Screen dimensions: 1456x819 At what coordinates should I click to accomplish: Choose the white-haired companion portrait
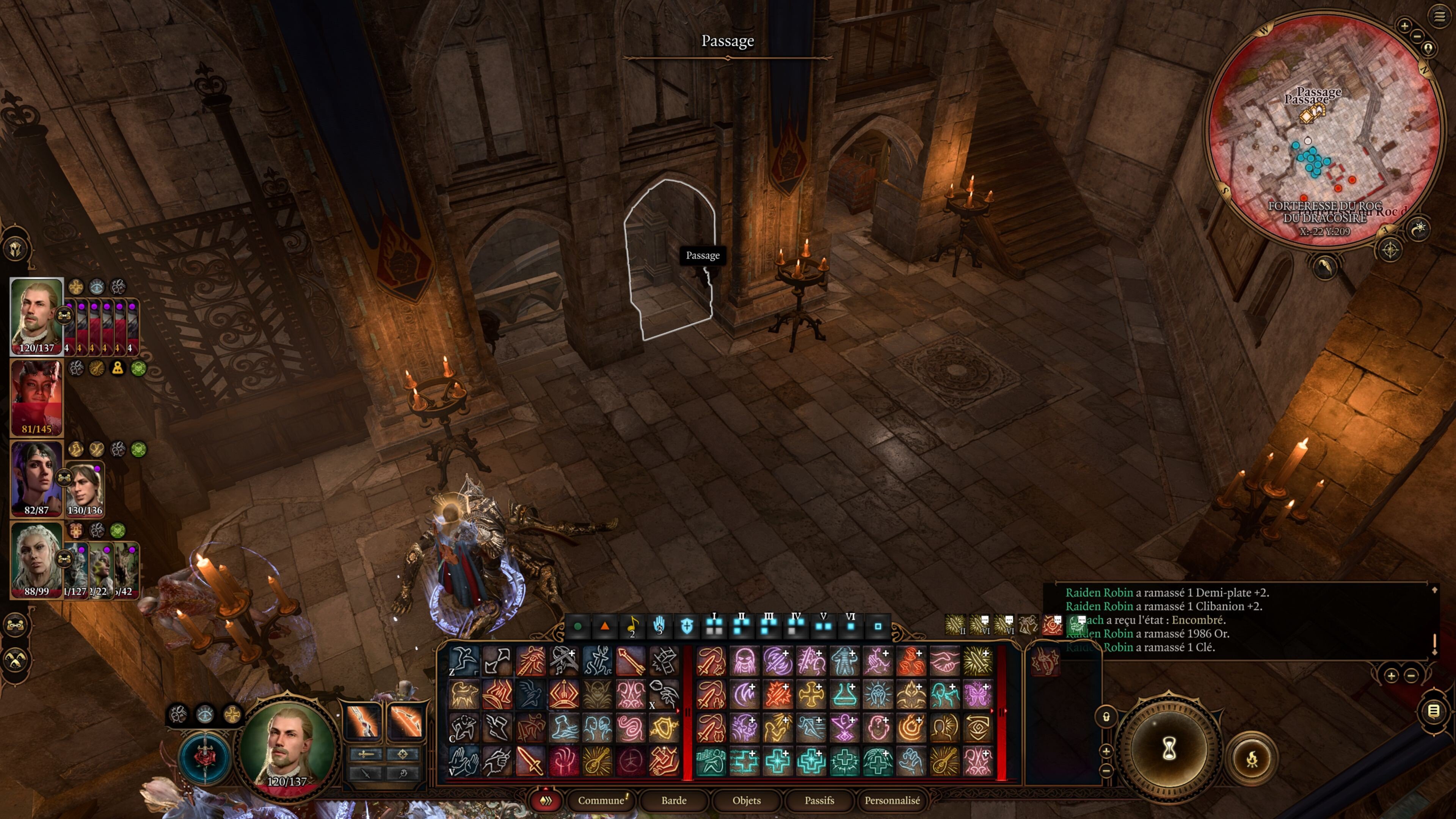36,559
